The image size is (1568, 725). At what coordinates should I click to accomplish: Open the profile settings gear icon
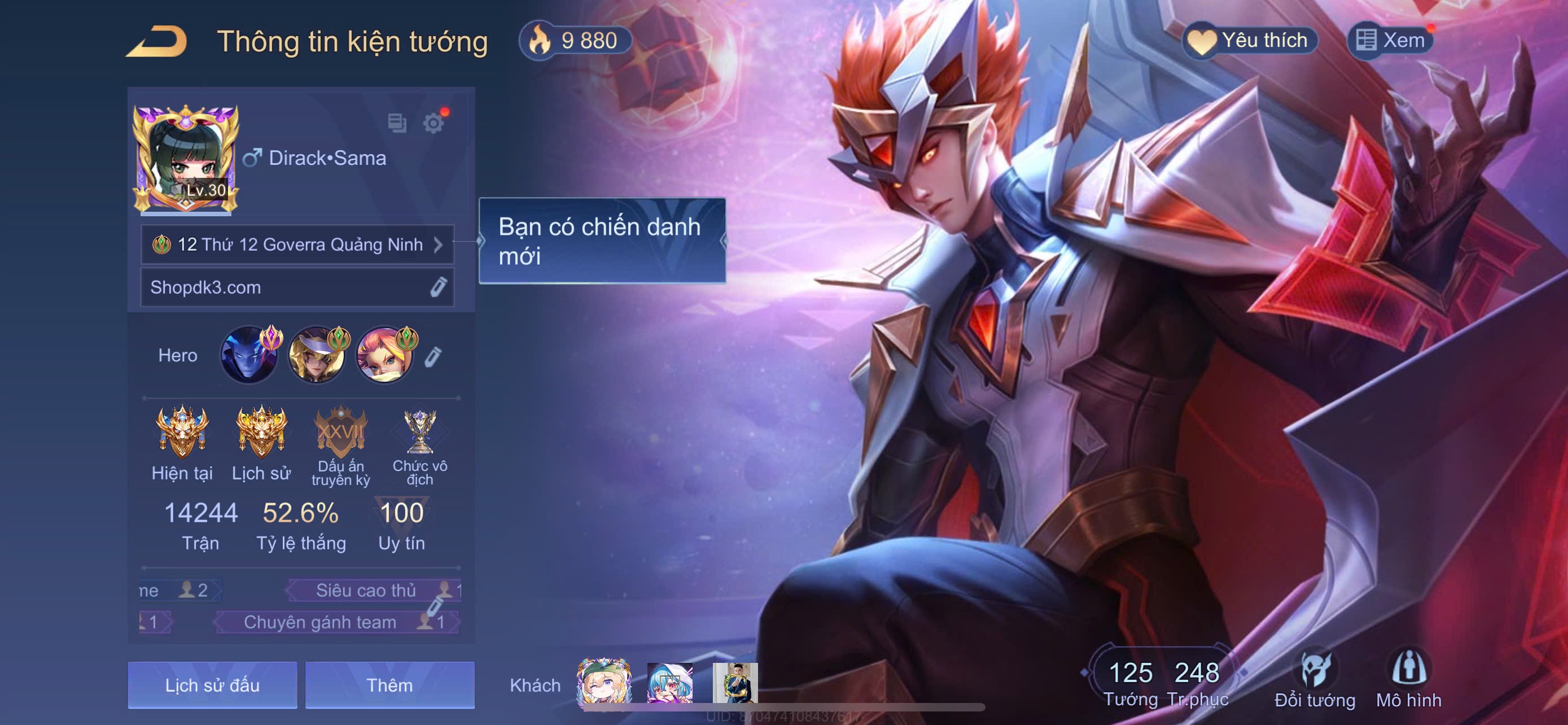(433, 123)
